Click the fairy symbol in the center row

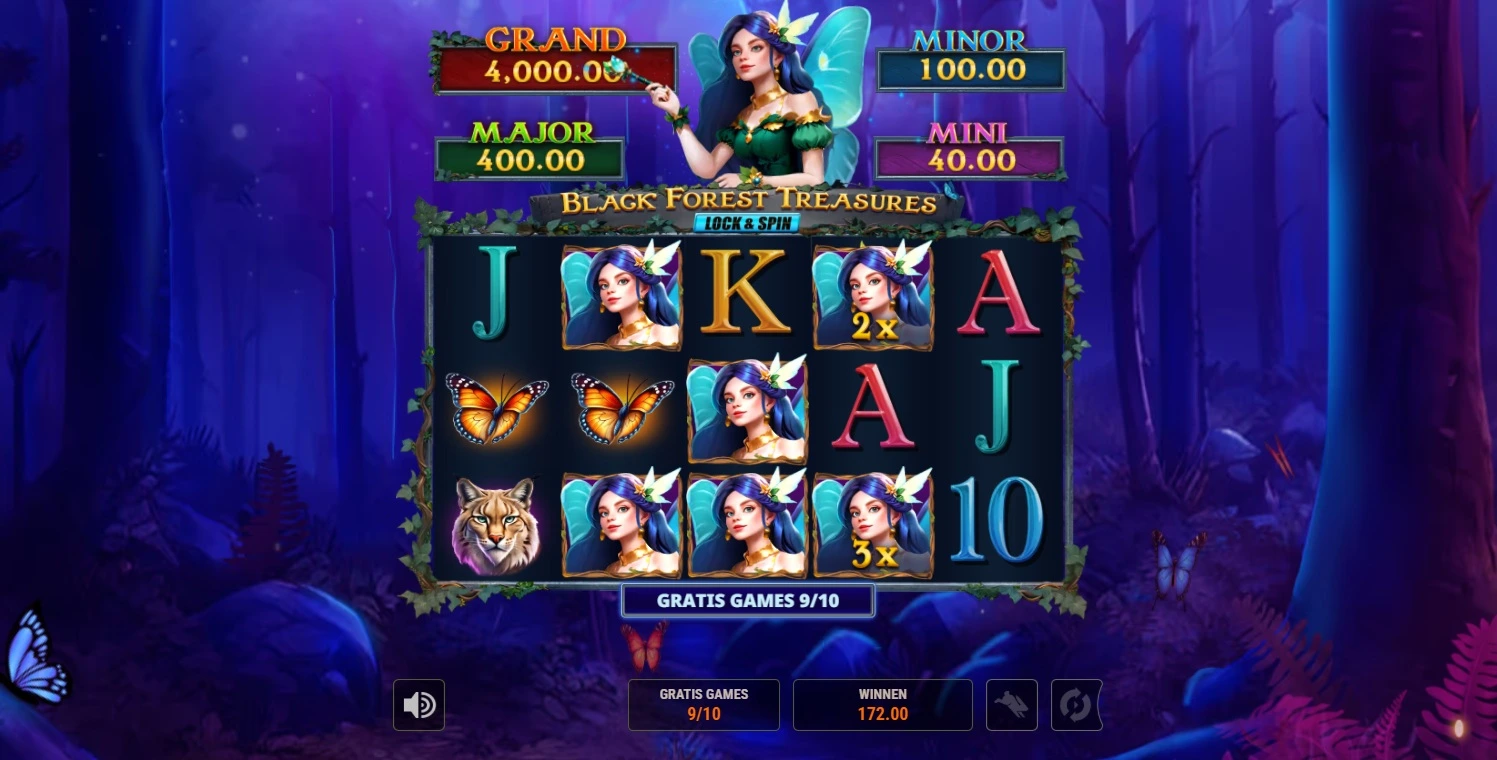[747, 409]
